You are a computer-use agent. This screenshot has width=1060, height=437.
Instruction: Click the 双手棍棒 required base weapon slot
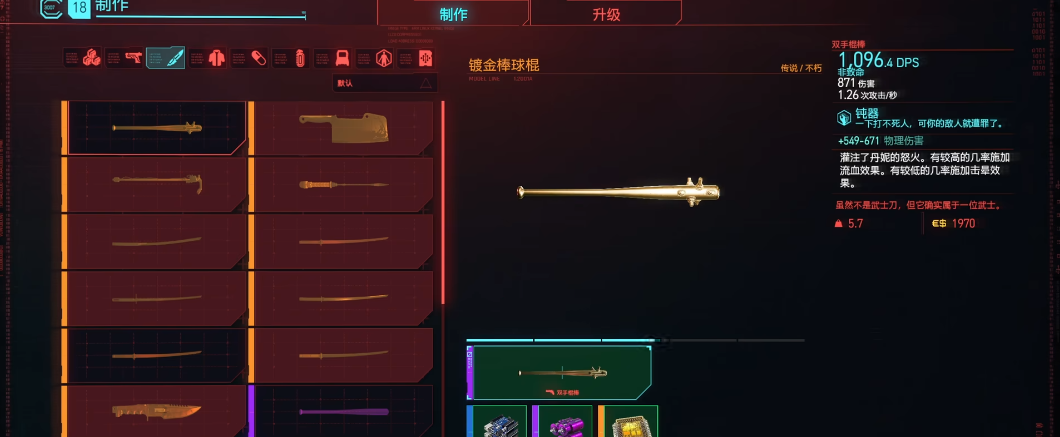click(x=560, y=373)
